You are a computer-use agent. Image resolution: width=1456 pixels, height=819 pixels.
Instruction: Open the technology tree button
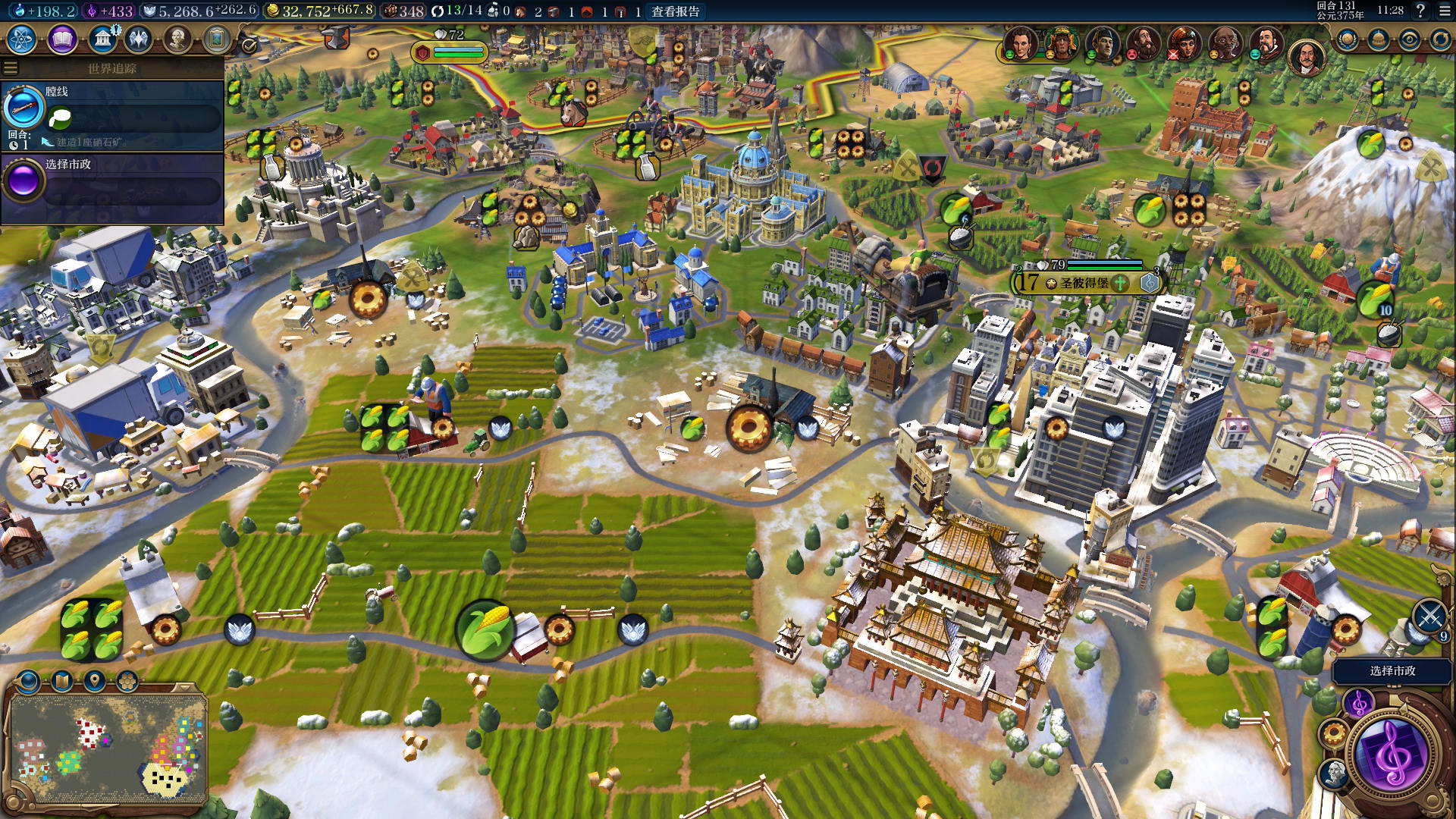tap(22, 39)
